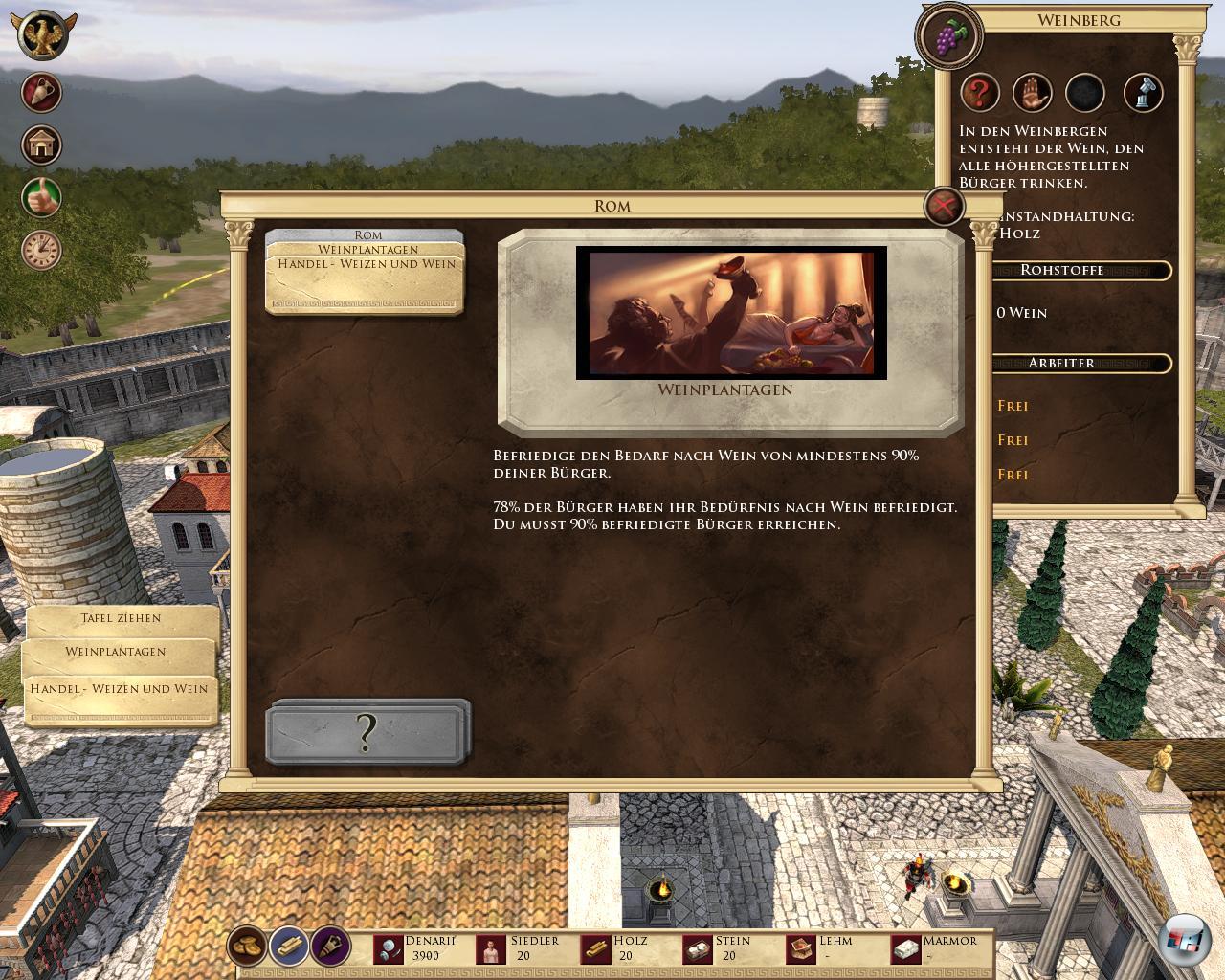Switch to the gold bars resource category

point(289,947)
